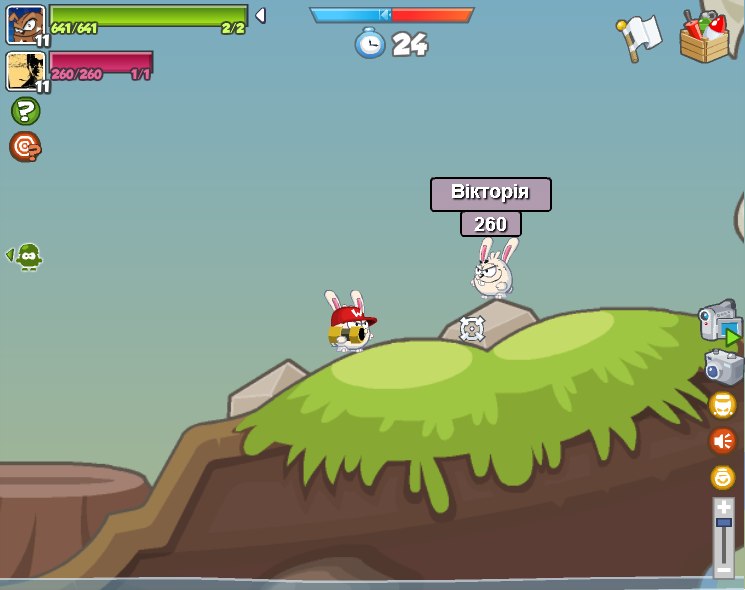The width and height of the screenshot is (745, 590).
Task: Click the white surrender flag
Action: point(639,37)
